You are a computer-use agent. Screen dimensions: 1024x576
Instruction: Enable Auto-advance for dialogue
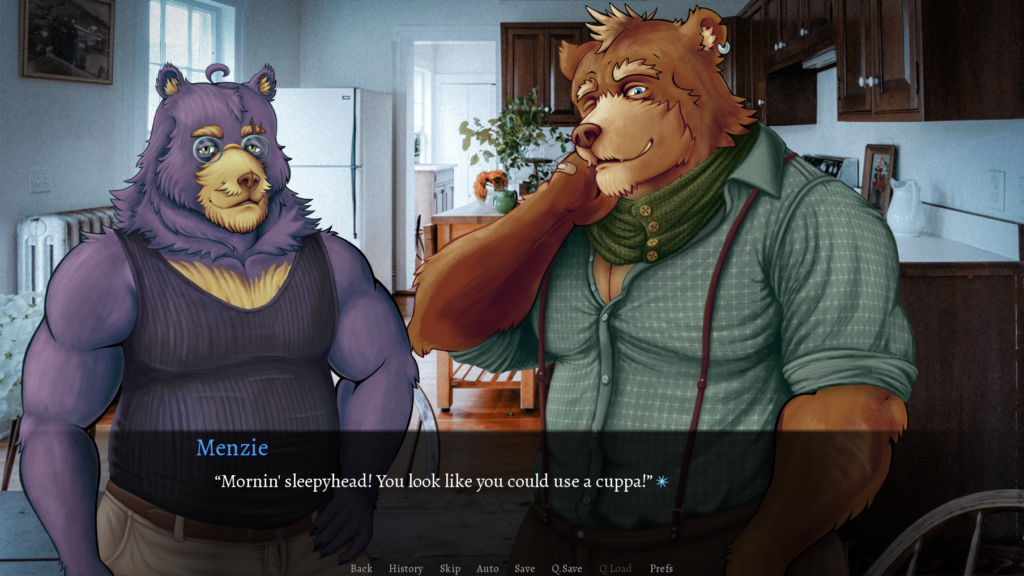click(x=487, y=568)
